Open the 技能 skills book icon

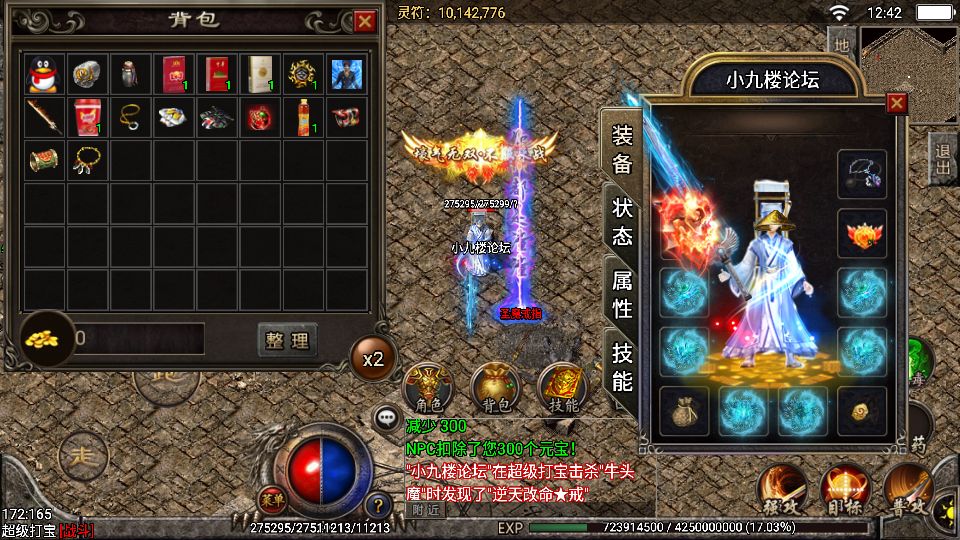[563, 388]
